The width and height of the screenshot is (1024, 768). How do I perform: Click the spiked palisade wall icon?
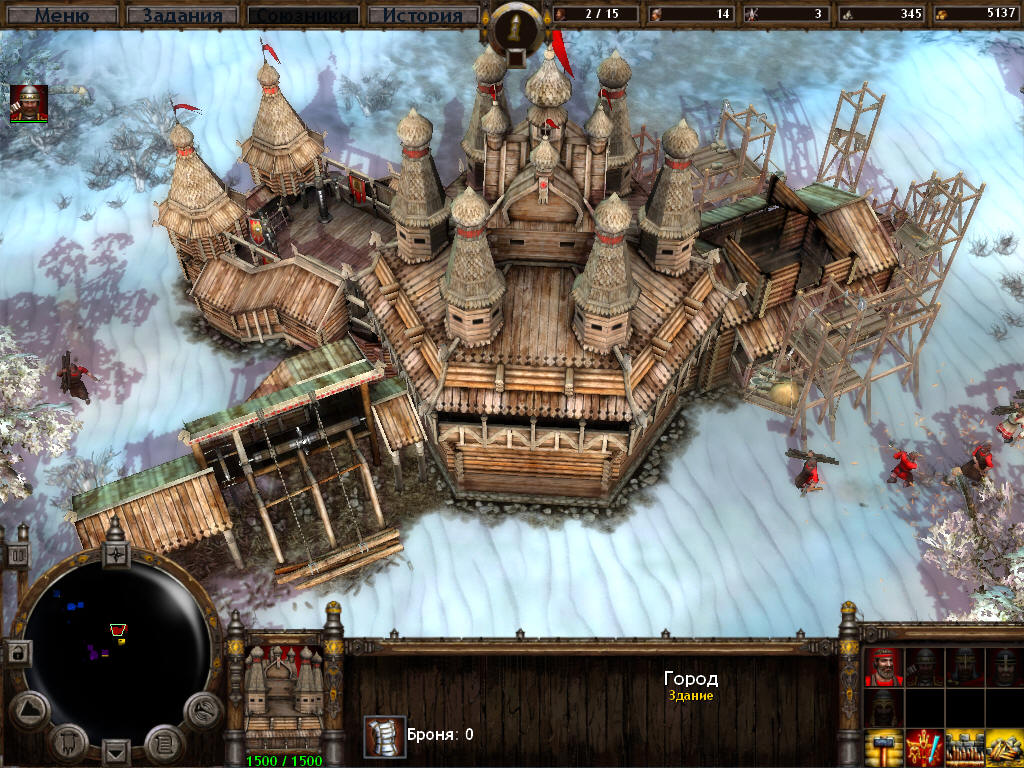pyautogui.click(x=964, y=749)
